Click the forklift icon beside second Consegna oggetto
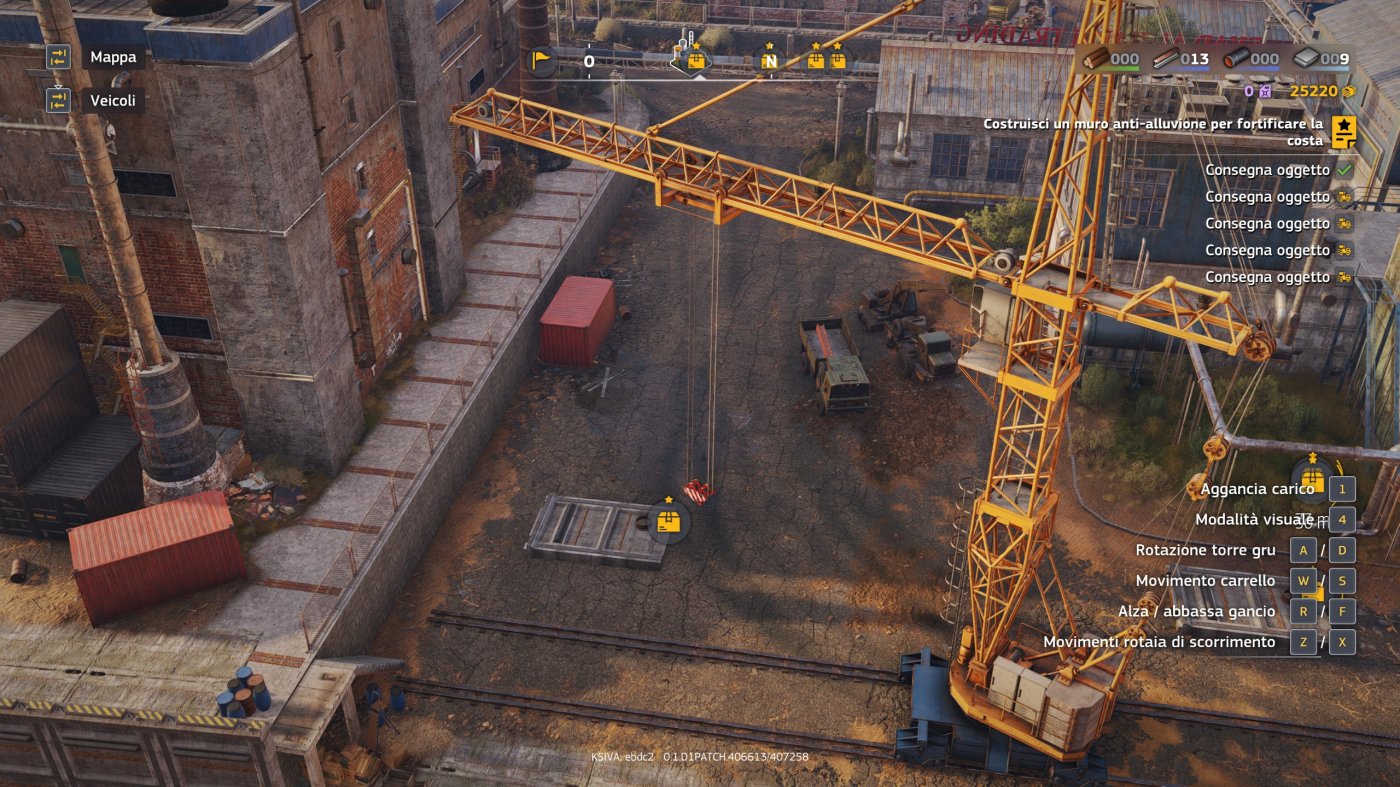The height and width of the screenshot is (787, 1400). click(1345, 197)
